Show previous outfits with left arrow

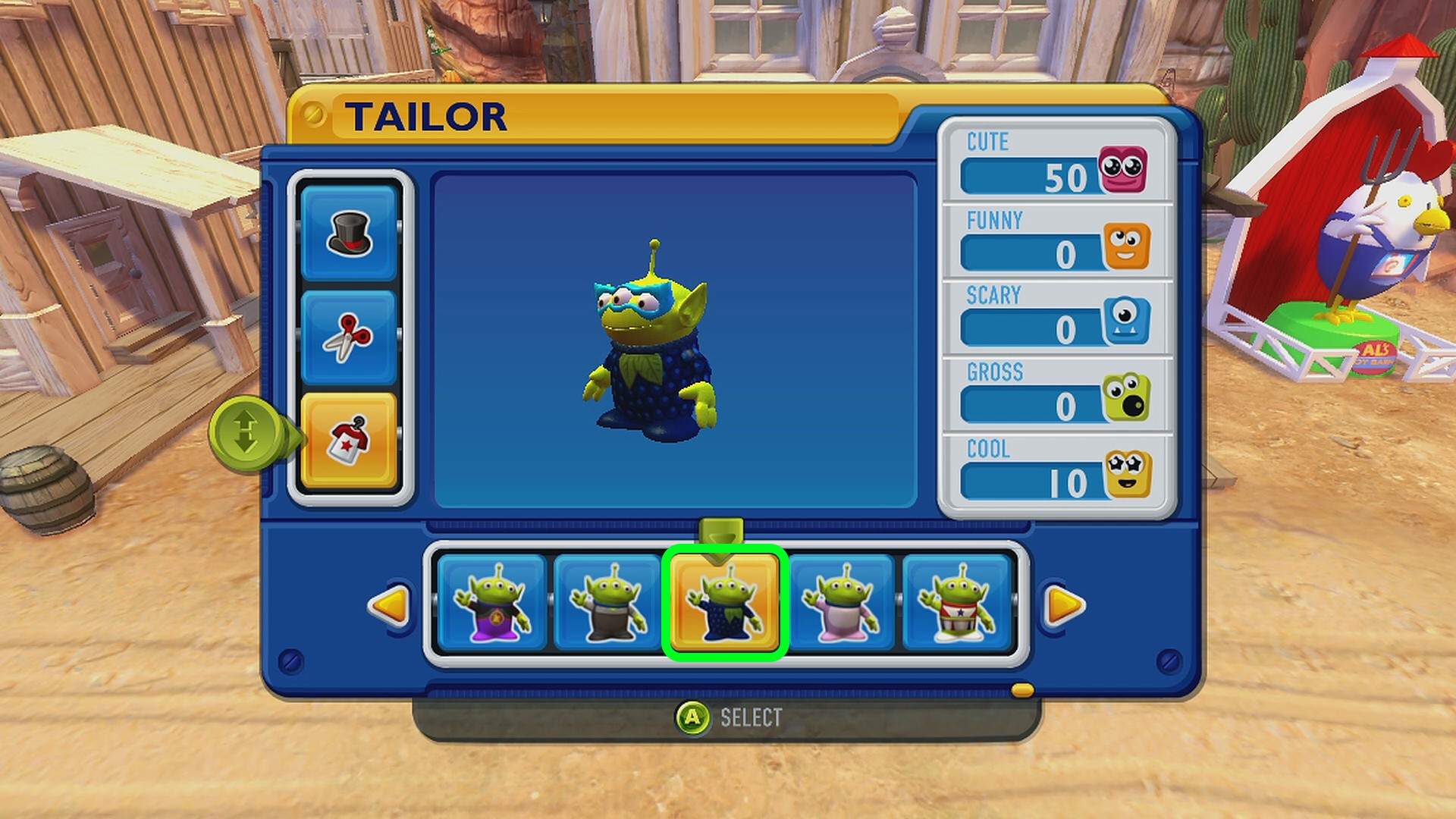390,605
